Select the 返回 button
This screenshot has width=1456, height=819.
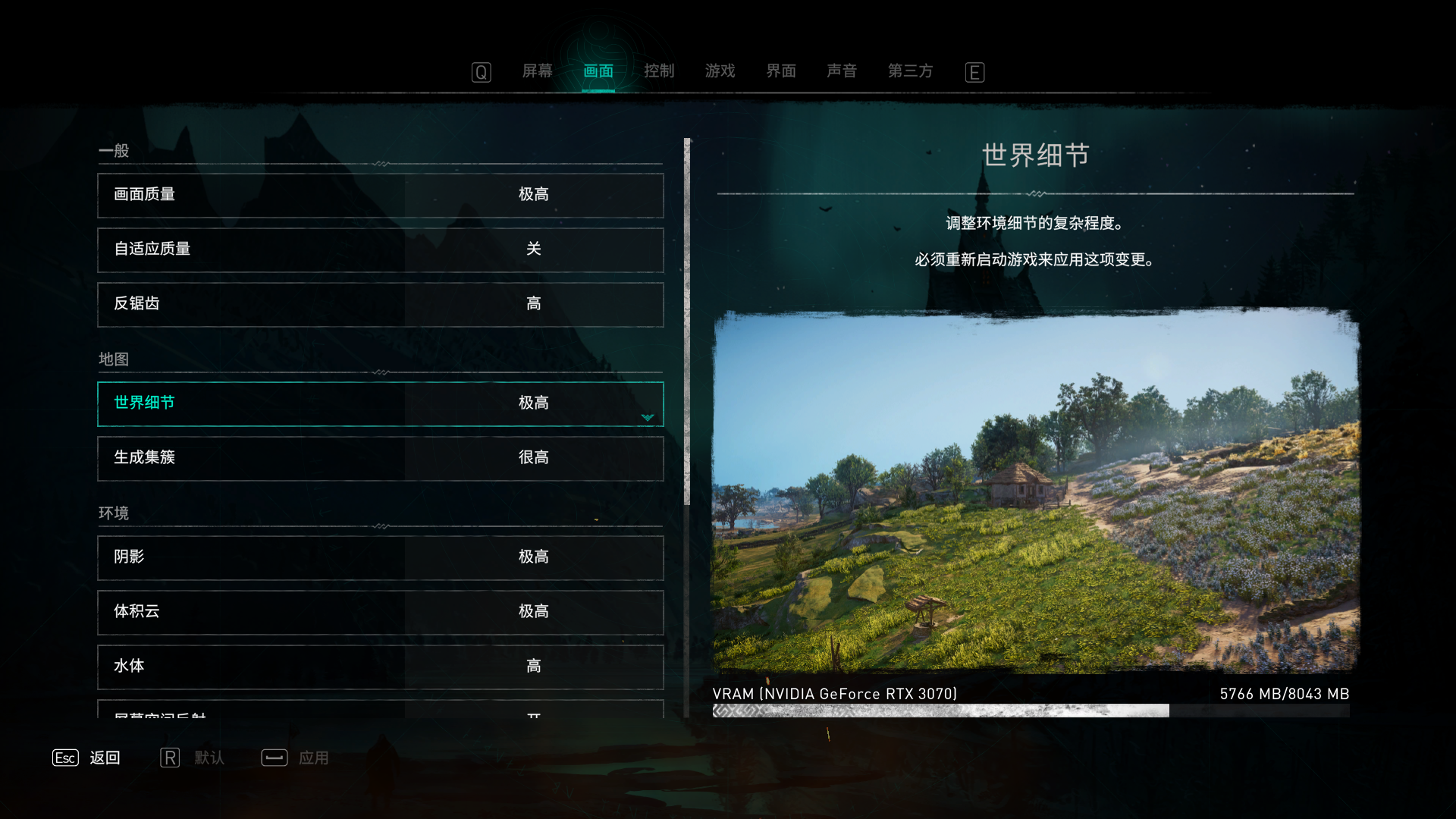tap(106, 758)
